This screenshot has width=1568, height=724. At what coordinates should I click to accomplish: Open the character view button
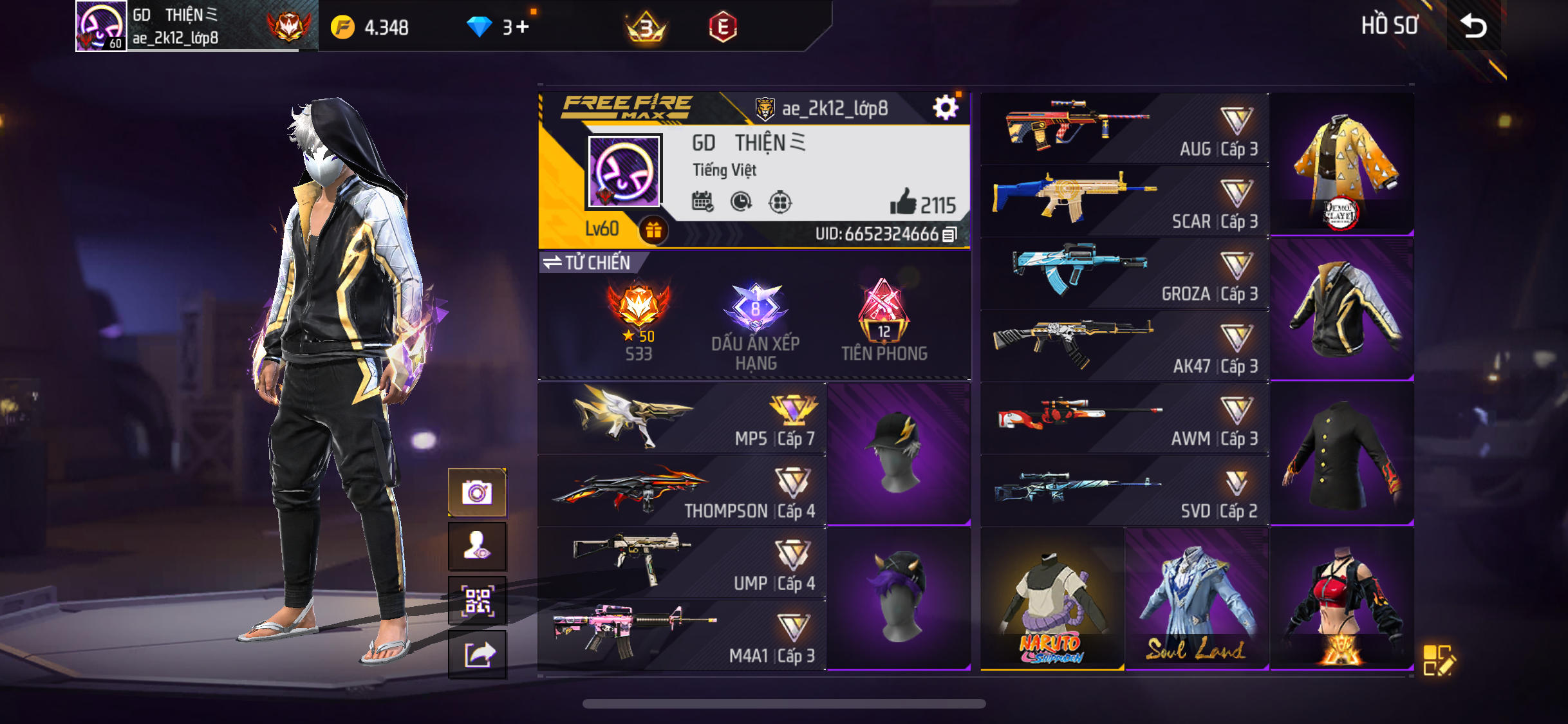coord(477,546)
